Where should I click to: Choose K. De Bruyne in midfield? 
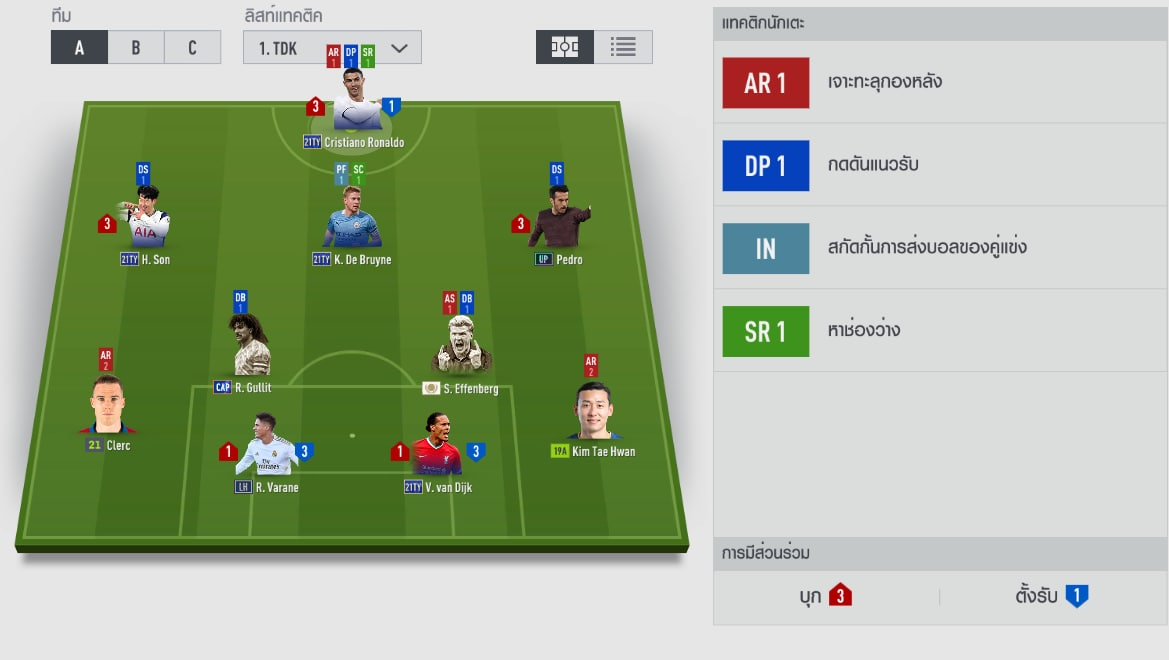point(351,219)
